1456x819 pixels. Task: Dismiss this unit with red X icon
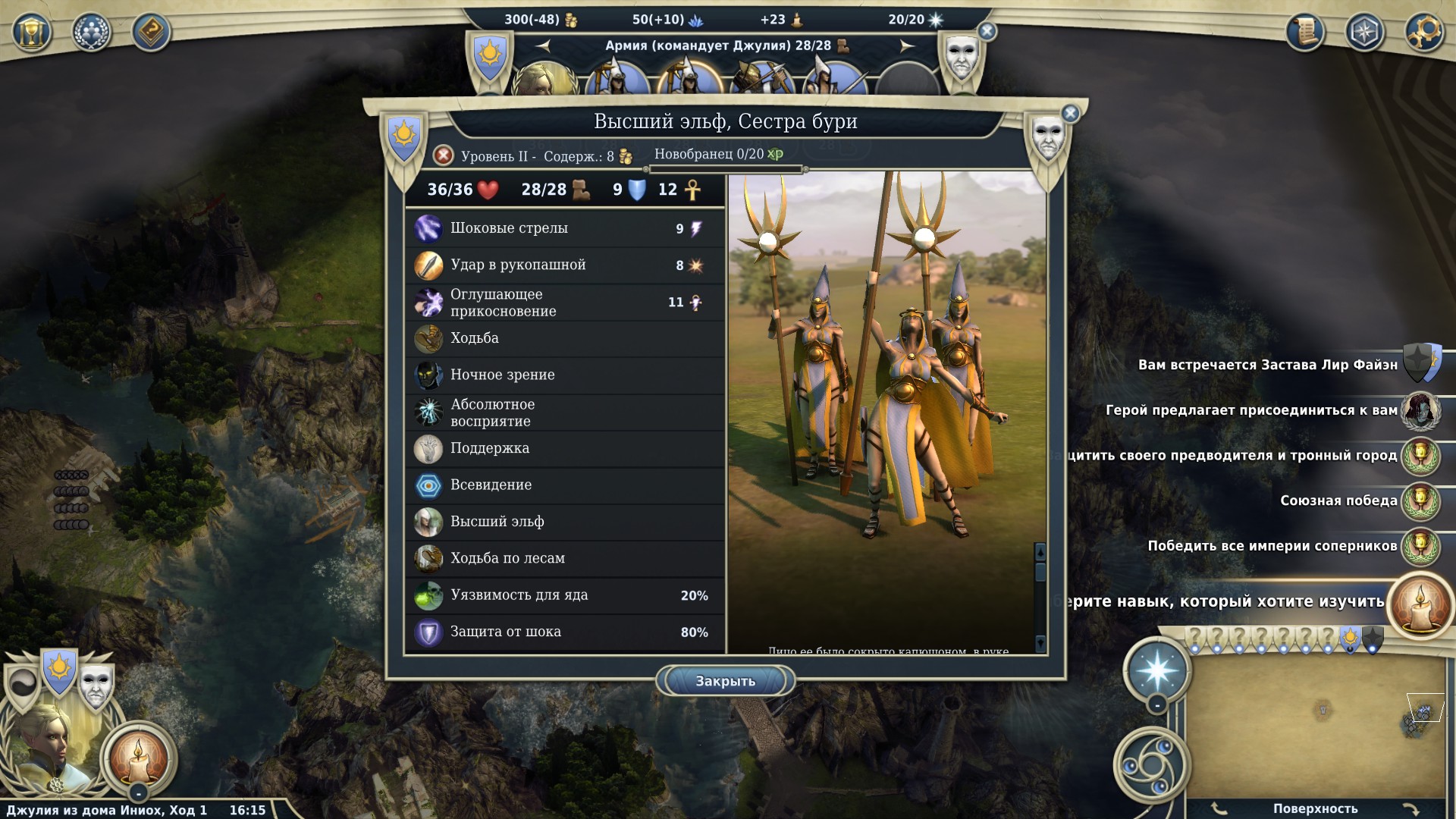coord(444,155)
